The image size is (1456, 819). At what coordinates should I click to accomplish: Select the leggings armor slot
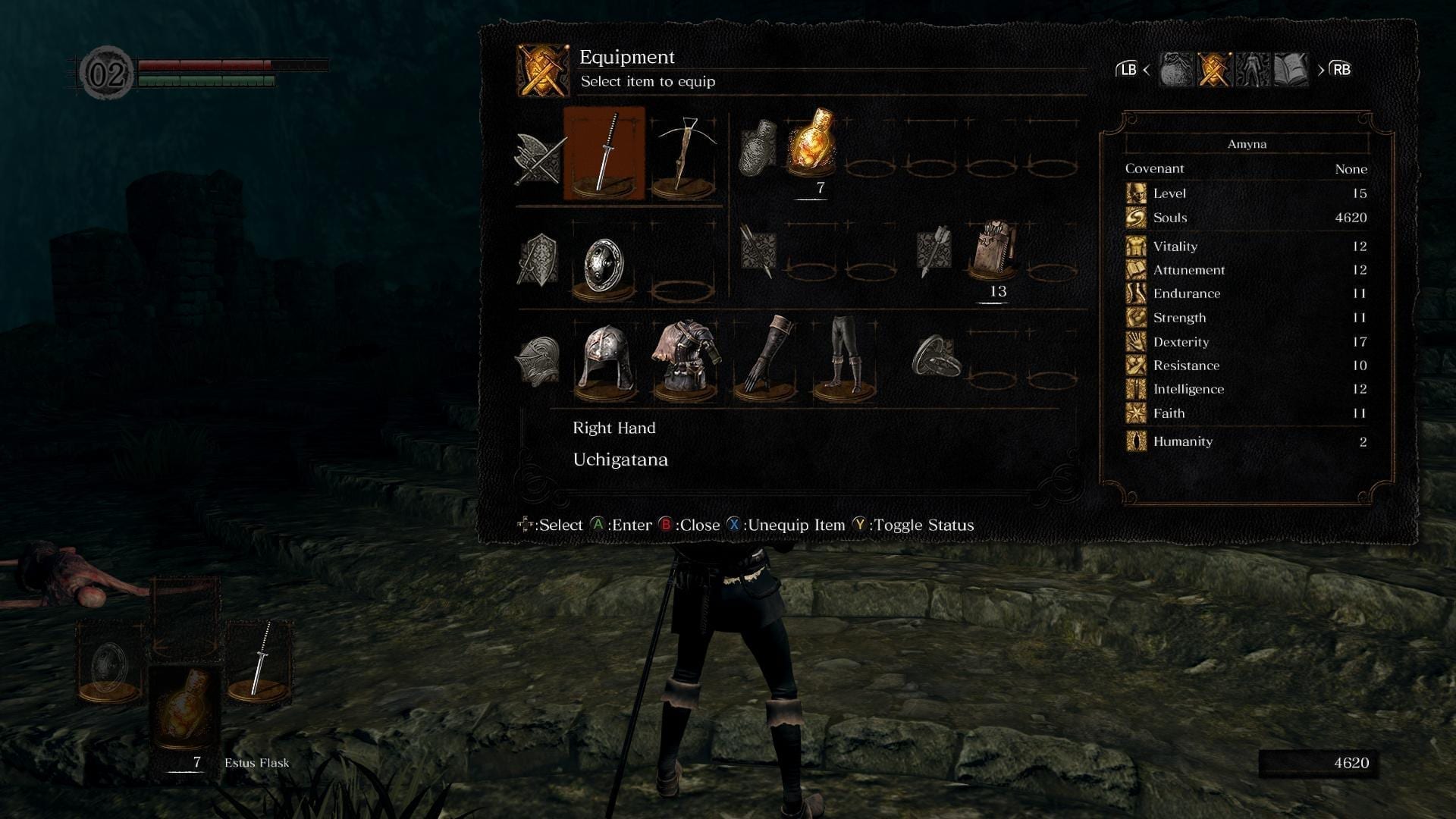pyautogui.click(x=844, y=359)
